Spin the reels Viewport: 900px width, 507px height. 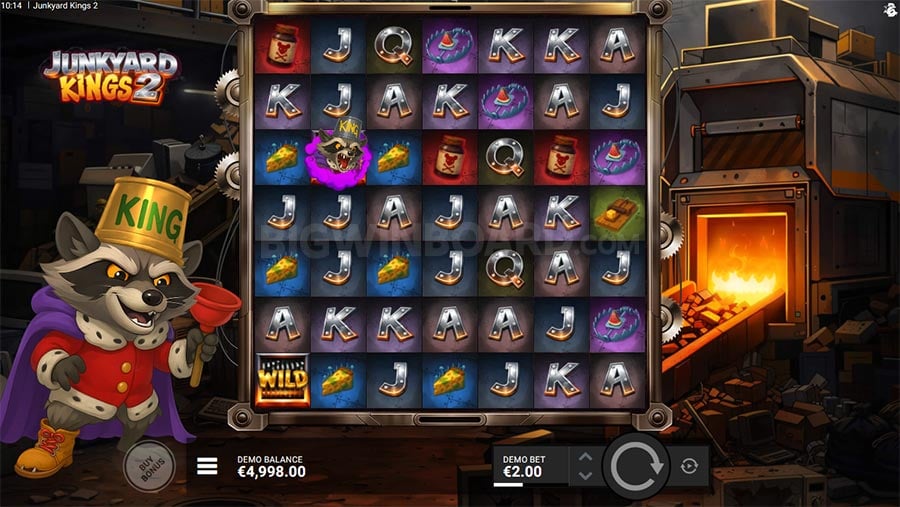point(636,466)
